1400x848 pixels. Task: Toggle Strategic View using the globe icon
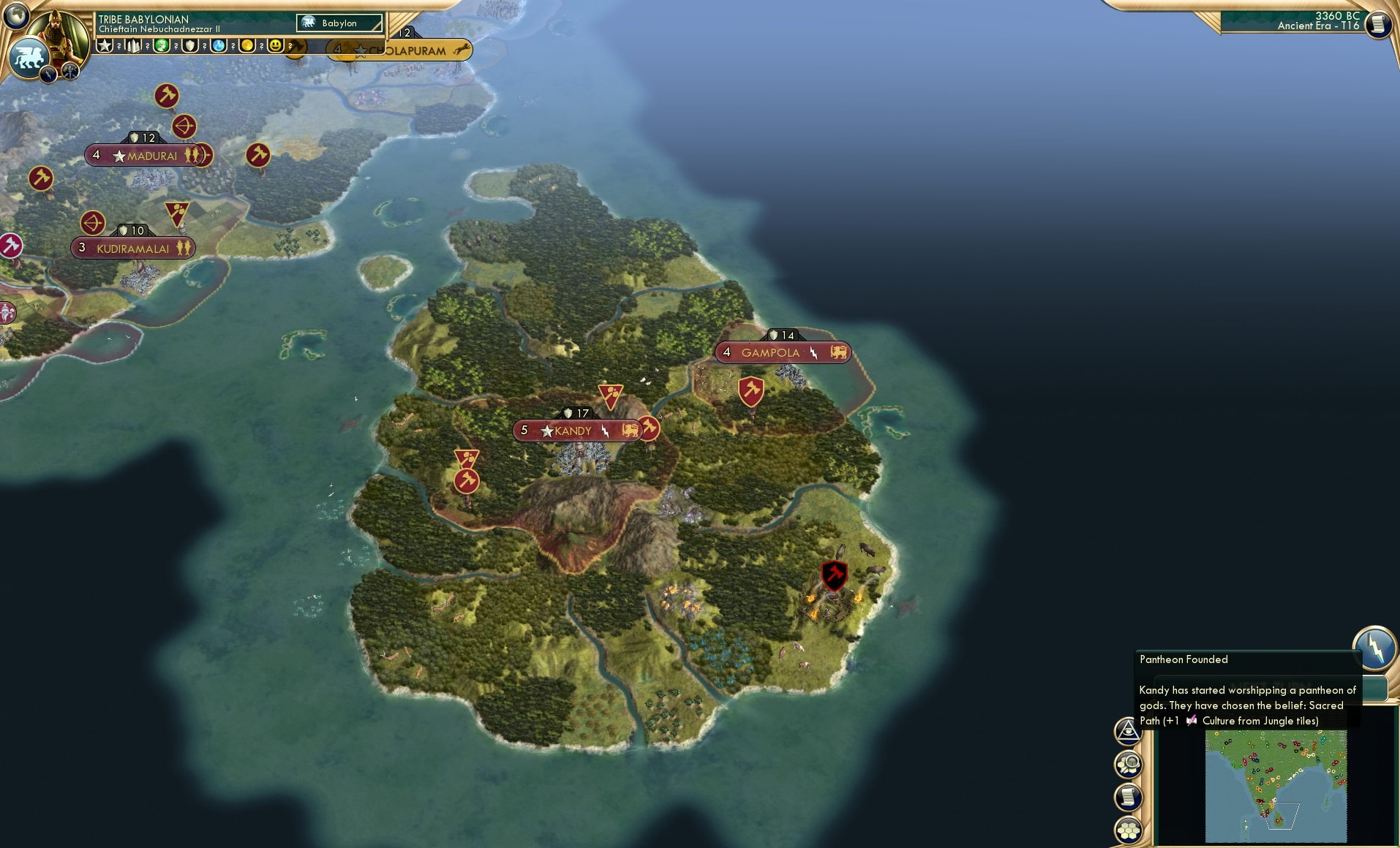[x=16, y=16]
